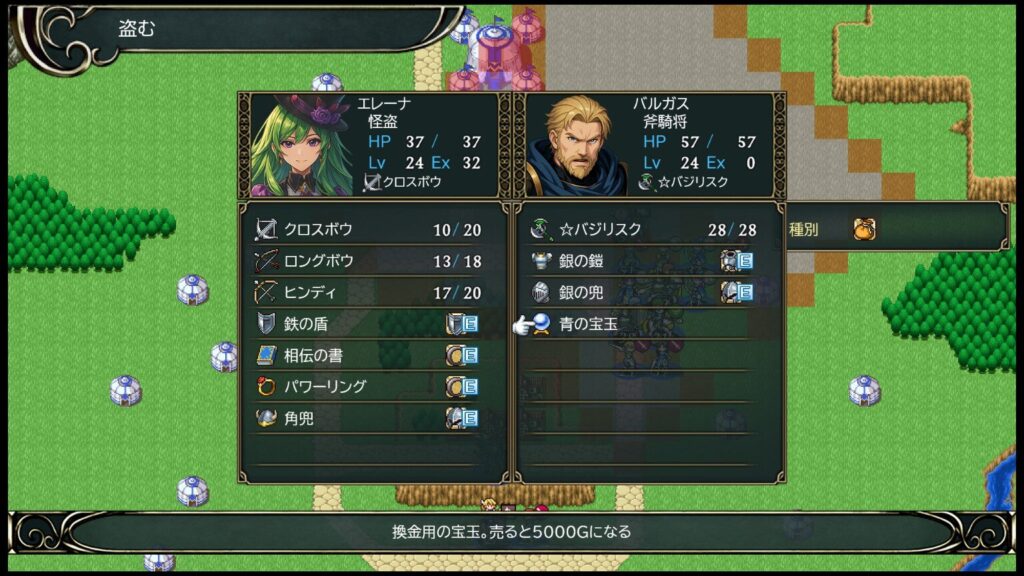Choose the パワーリング ring entry
The image size is (1024, 576).
point(366,386)
